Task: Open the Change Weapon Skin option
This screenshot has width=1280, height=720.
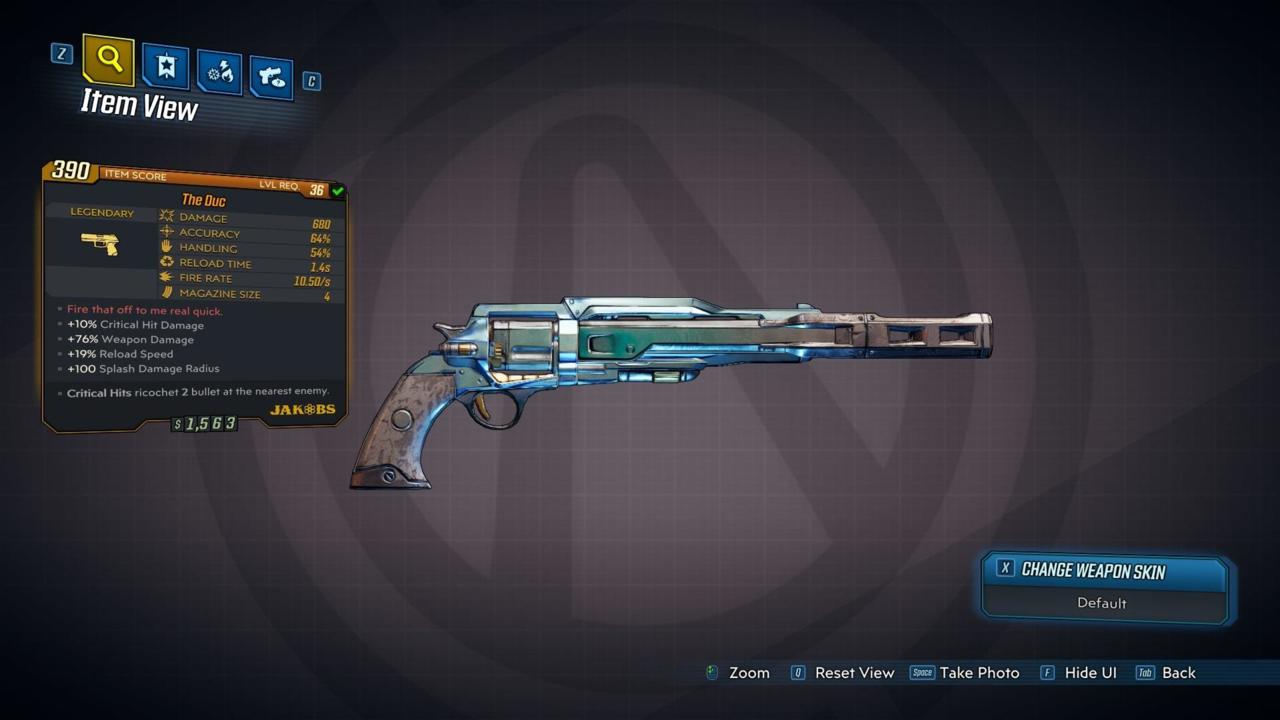Action: pyautogui.click(x=1104, y=570)
